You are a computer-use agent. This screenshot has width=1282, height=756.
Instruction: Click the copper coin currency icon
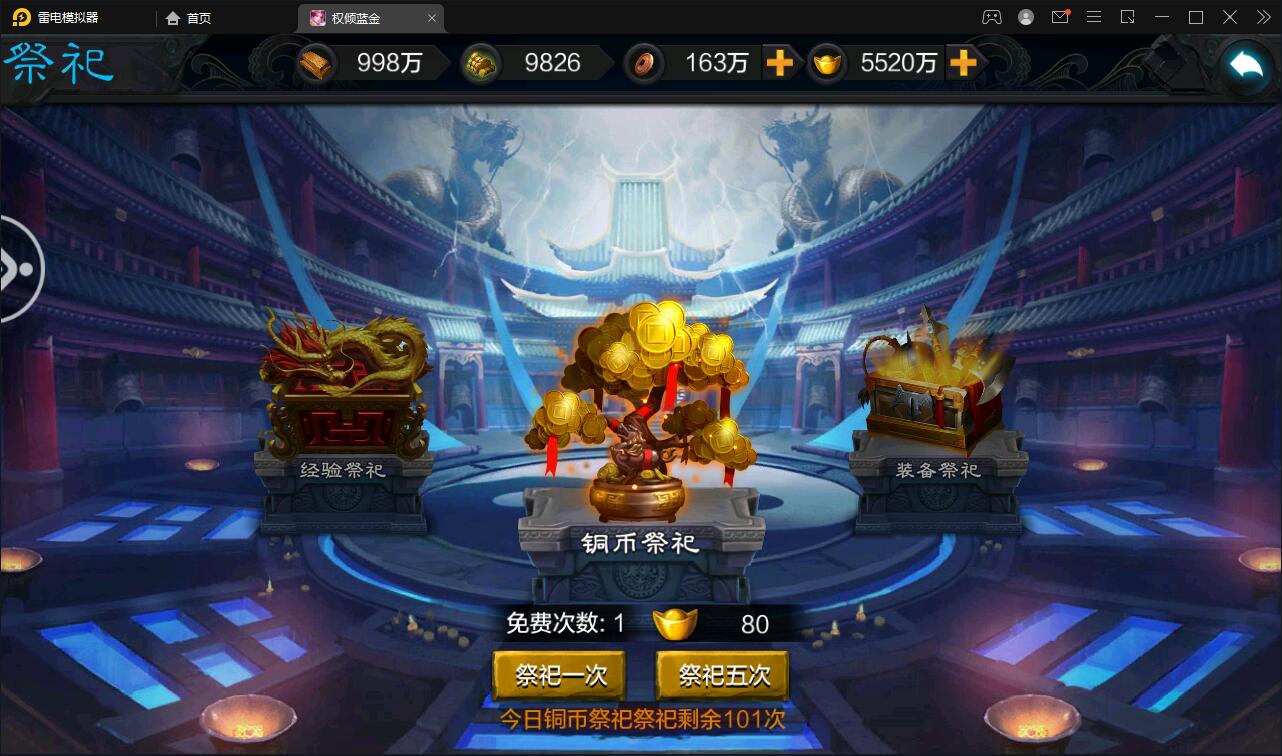[x=644, y=63]
